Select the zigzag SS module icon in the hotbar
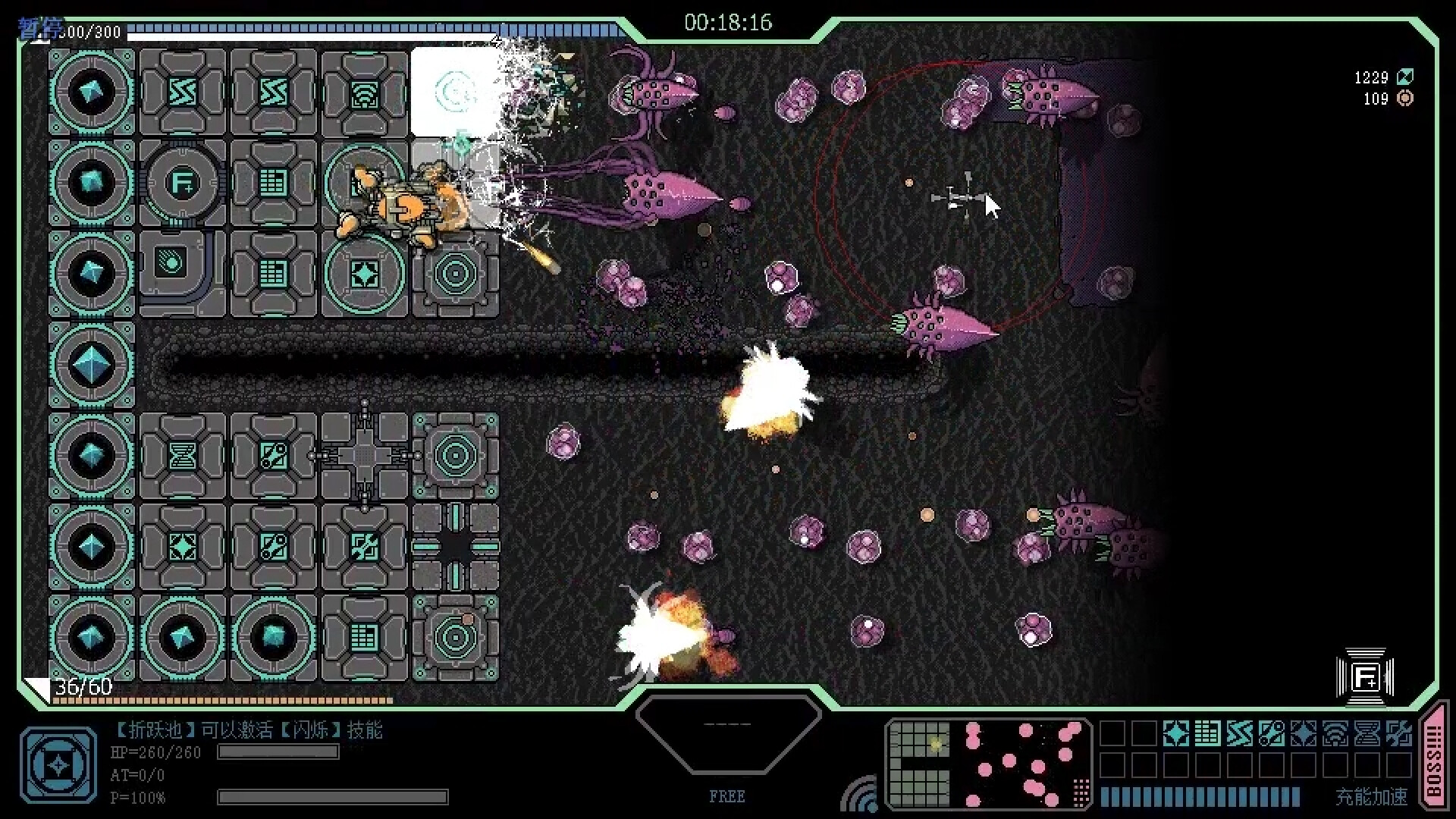Screen dimensions: 1456x819 pyautogui.click(x=1239, y=733)
